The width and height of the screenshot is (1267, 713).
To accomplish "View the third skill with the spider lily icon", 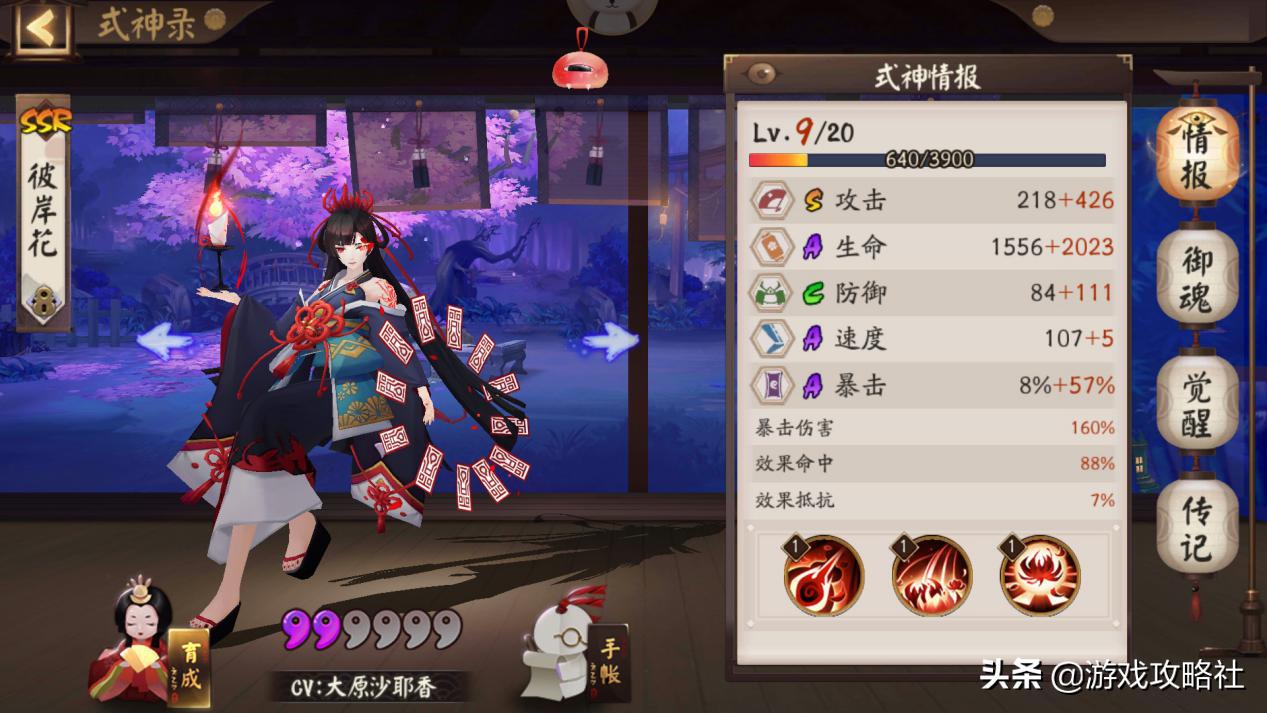I will tap(1040, 576).
